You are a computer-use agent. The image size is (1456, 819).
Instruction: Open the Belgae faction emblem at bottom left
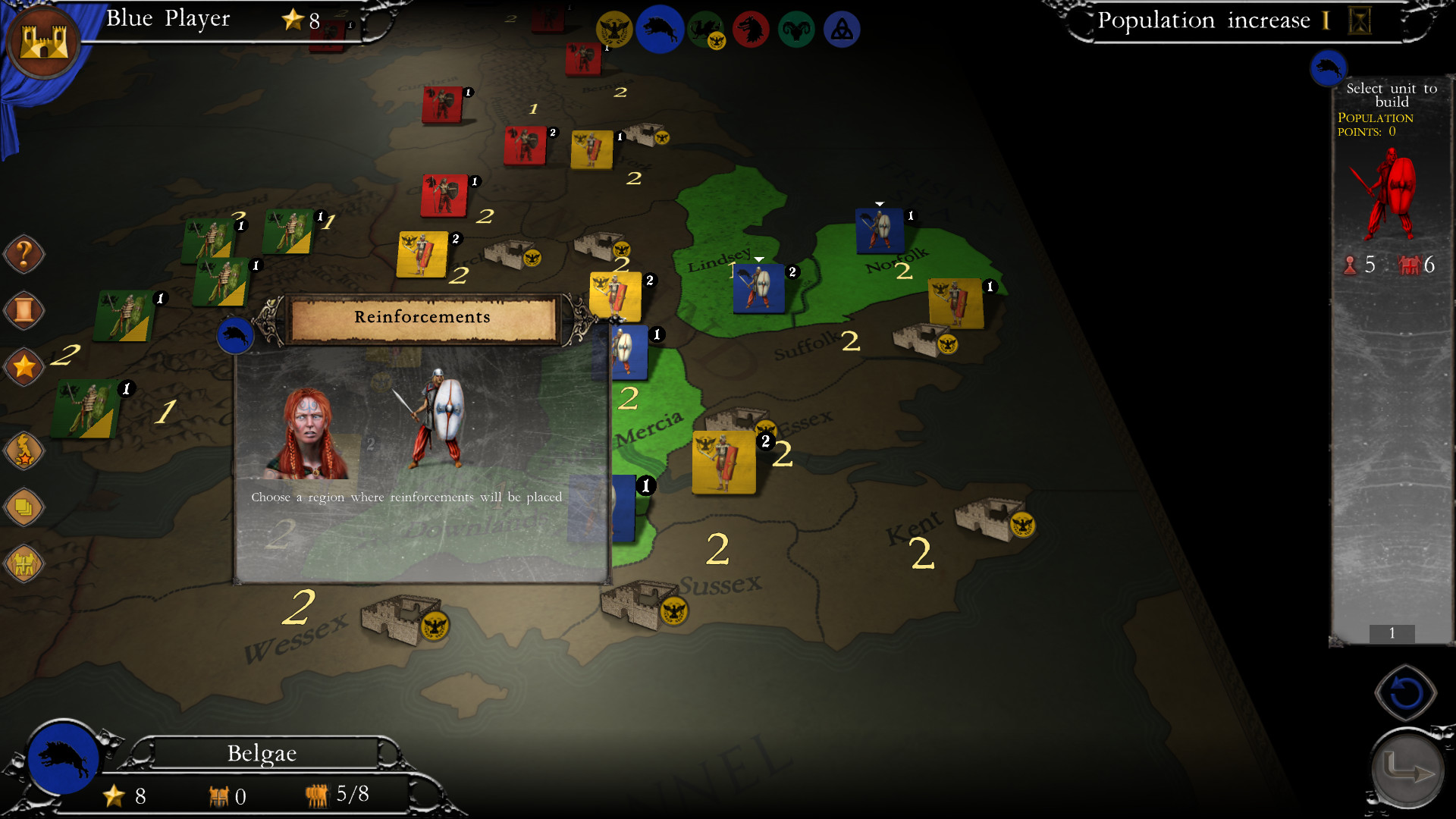click(64, 758)
